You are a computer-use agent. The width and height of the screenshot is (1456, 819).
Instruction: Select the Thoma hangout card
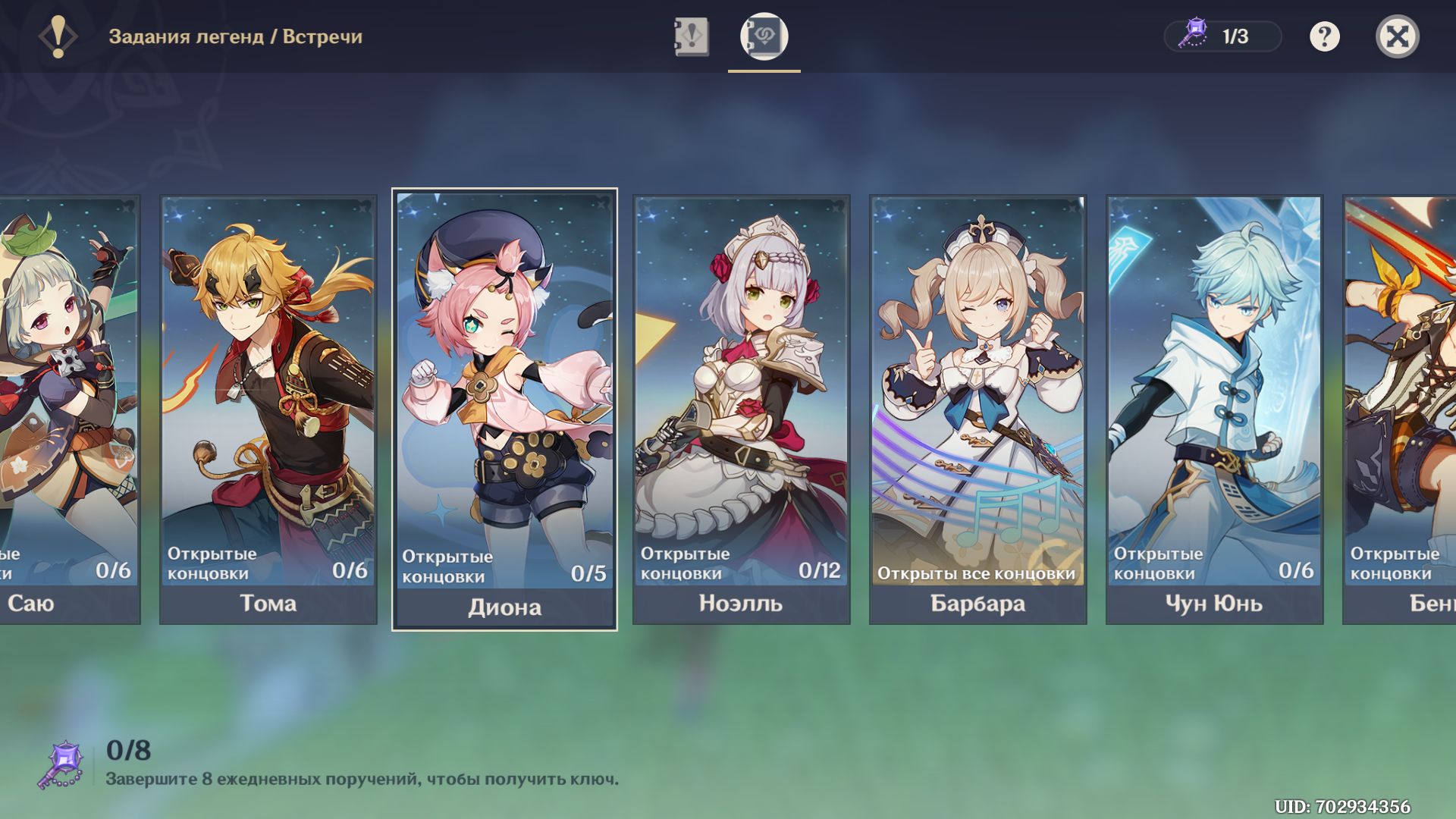(x=268, y=409)
